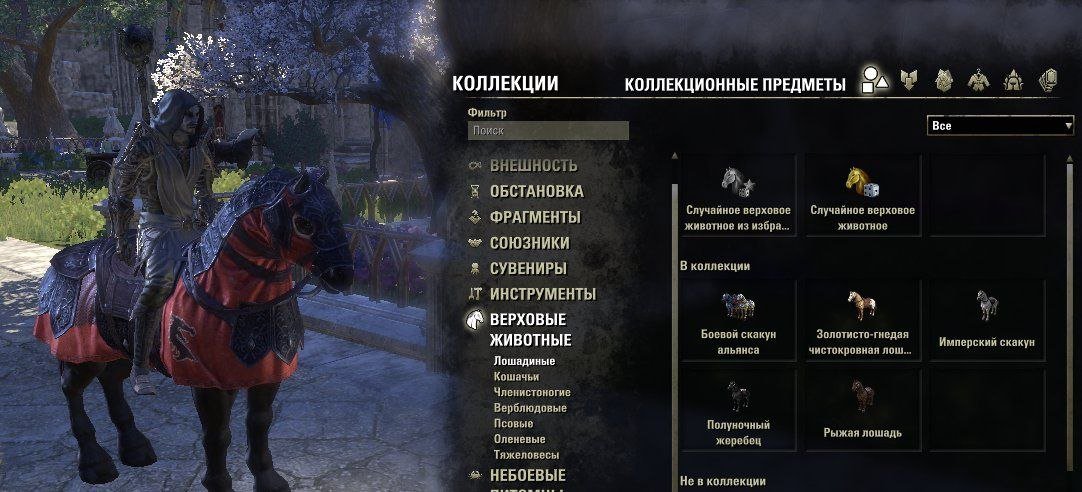Viewport: 1082px width, 492px height.
Task: Select the Боевой скакун альянса mount
Action: 738,320
